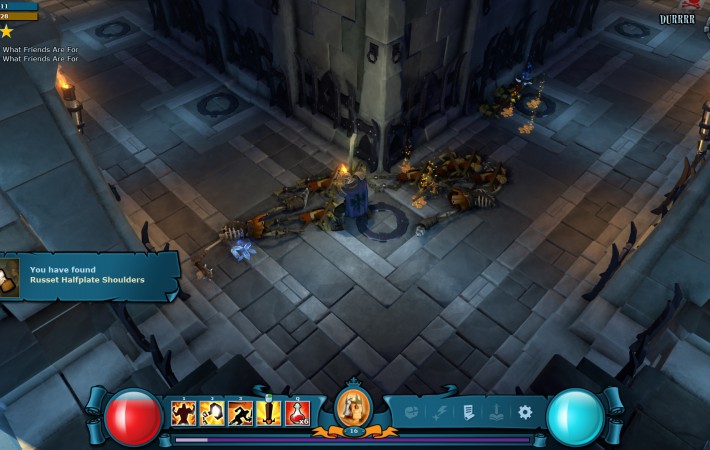The image size is (710, 450).
Task: Select the yellow star quest marker
Action: 7,32
